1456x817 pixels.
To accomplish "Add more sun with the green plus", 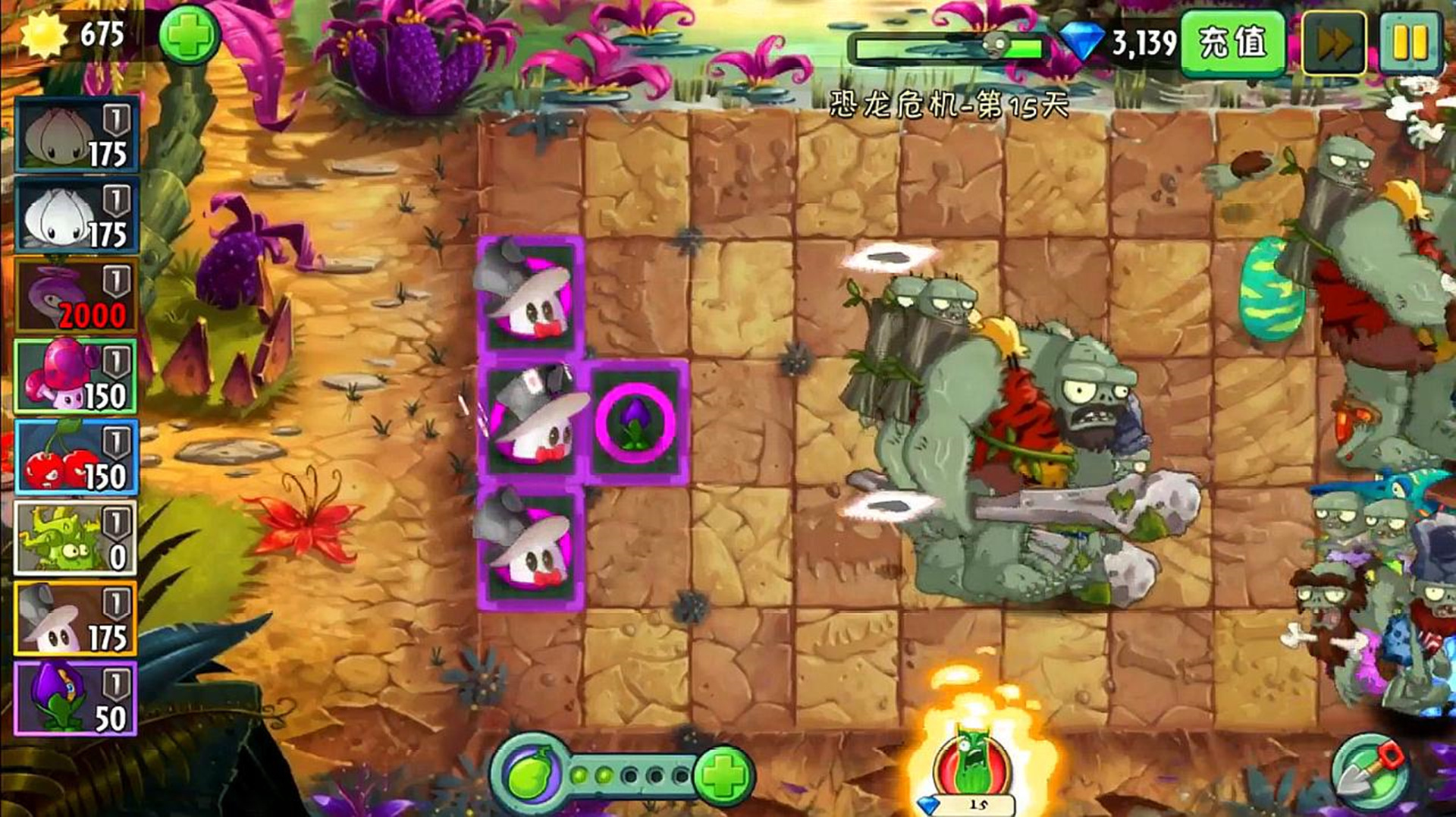I will coord(189,35).
